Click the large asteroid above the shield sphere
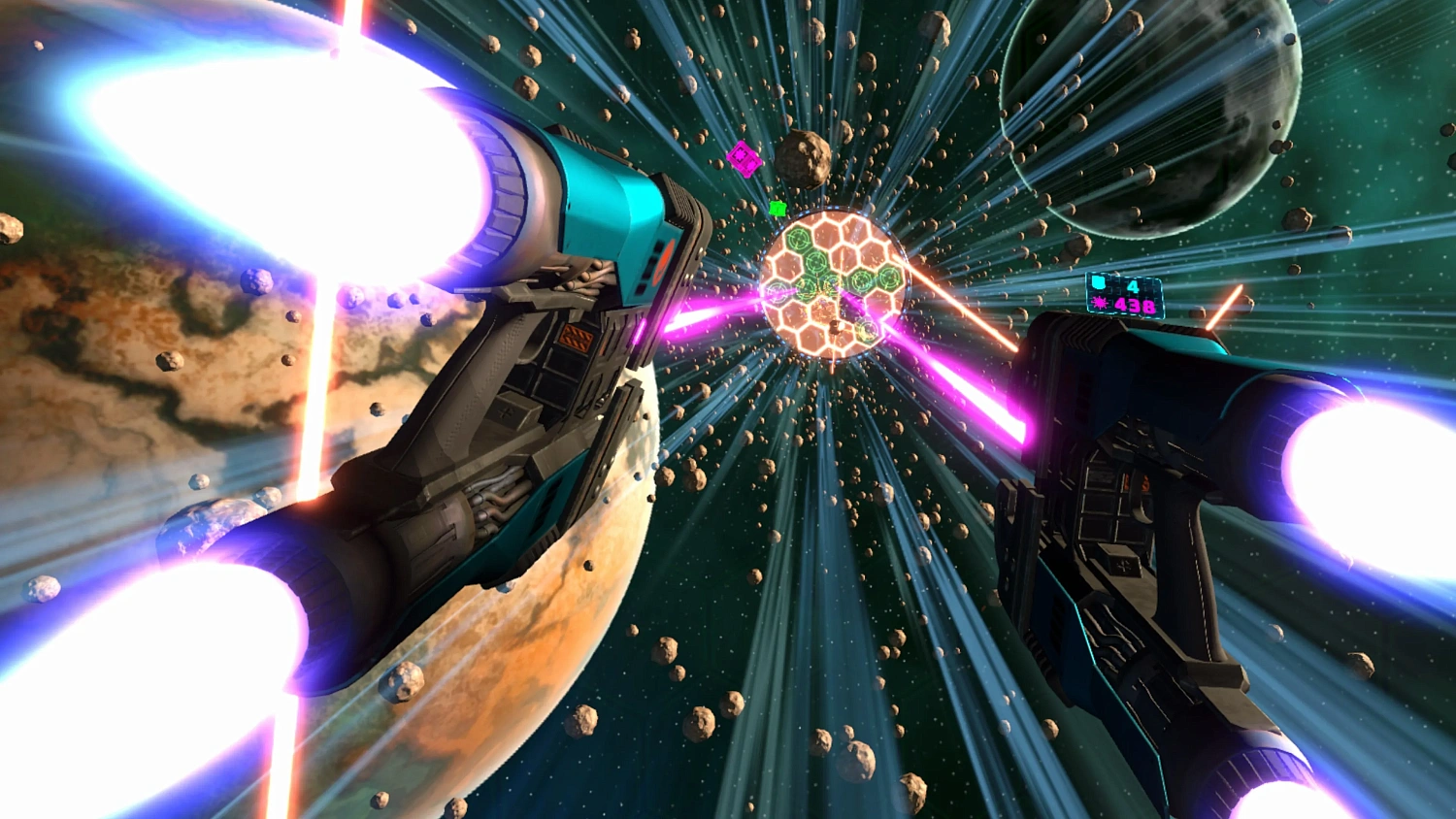Image resolution: width=1456 pixels, height=819 pixels. (x=804, y=160)
